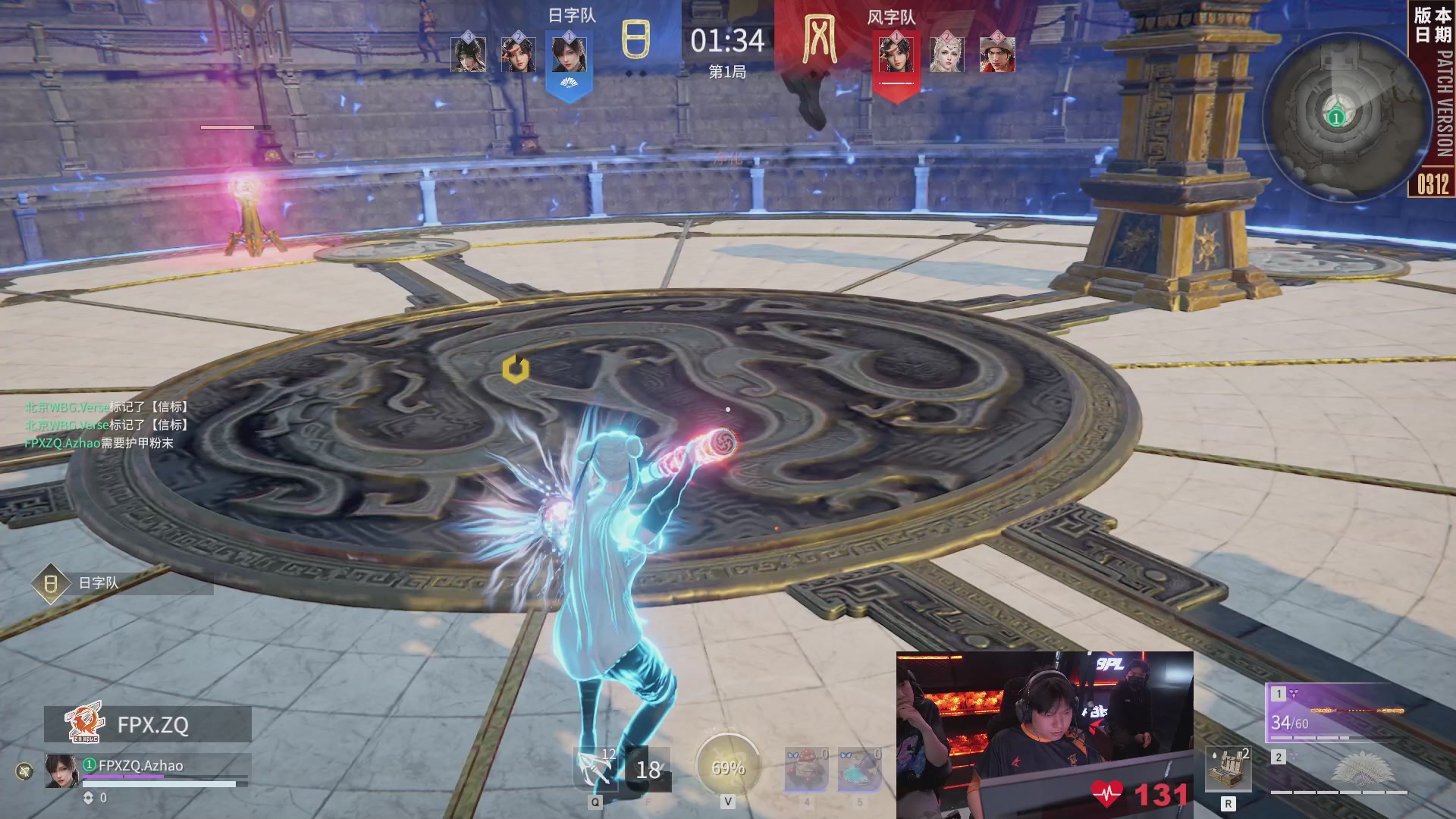
Task: Select the cyan armor powder slot
Action: [x=858, y=769]
